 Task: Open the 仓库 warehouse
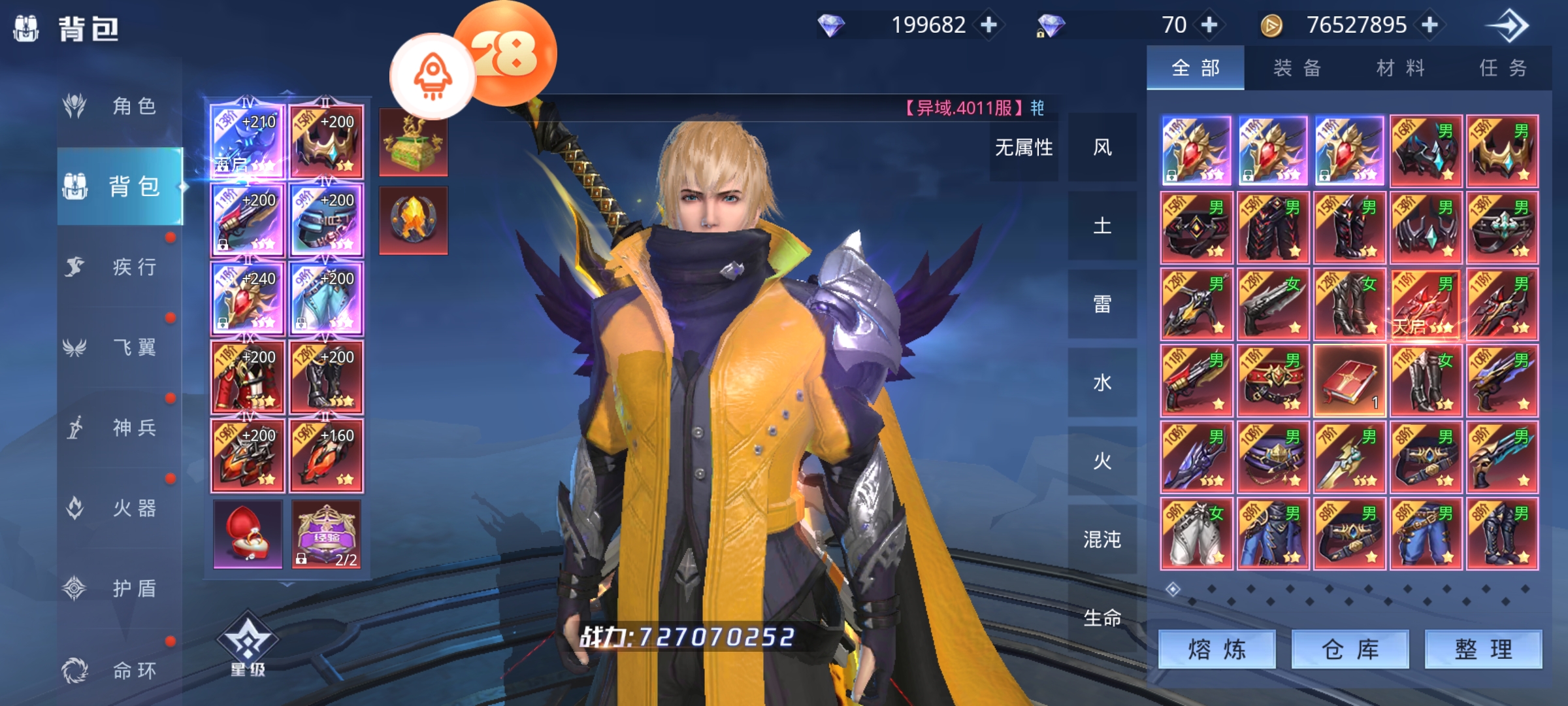[1350, 649]
